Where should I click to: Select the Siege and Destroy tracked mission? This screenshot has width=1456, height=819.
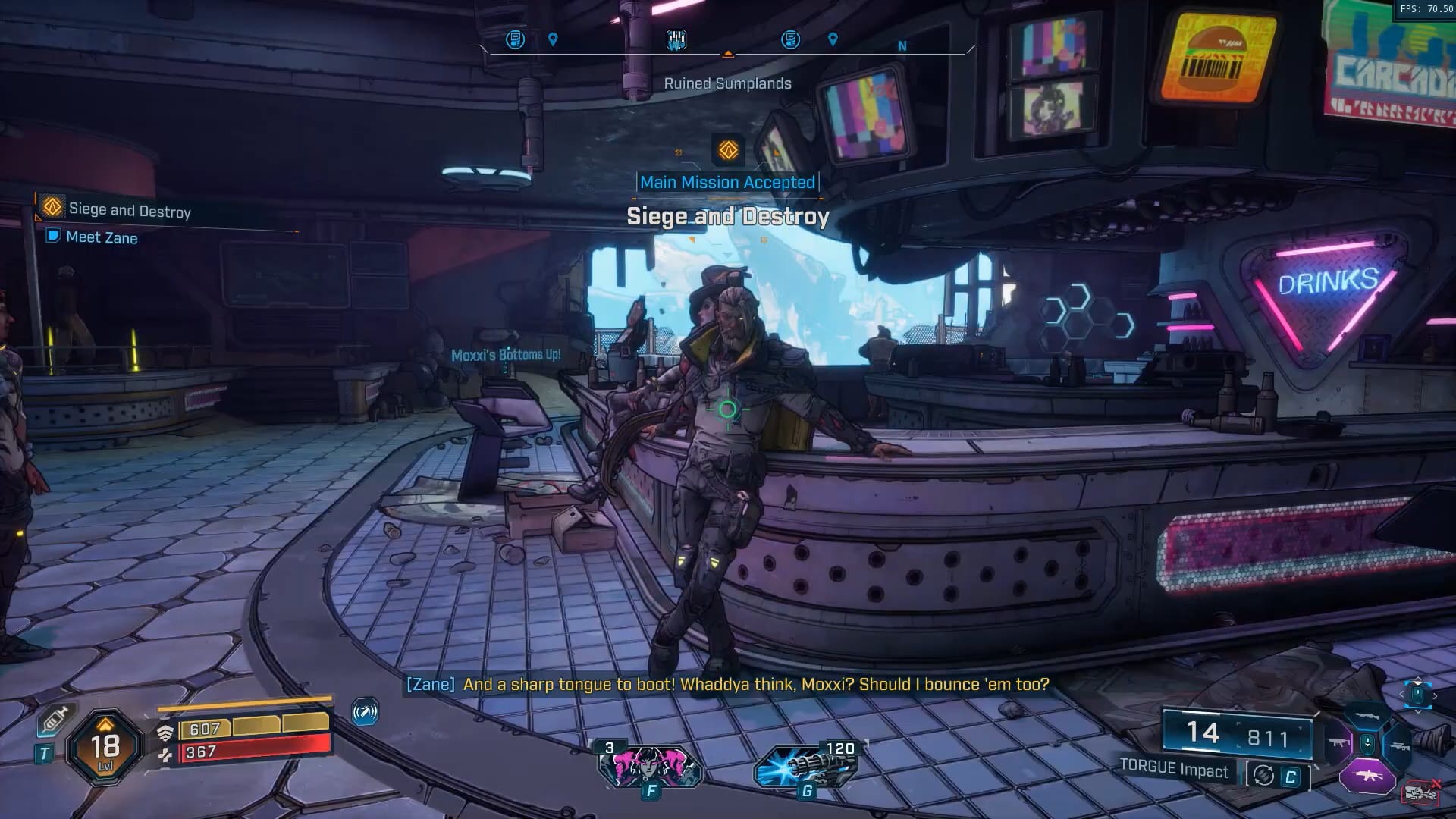[x=129, y=209]
